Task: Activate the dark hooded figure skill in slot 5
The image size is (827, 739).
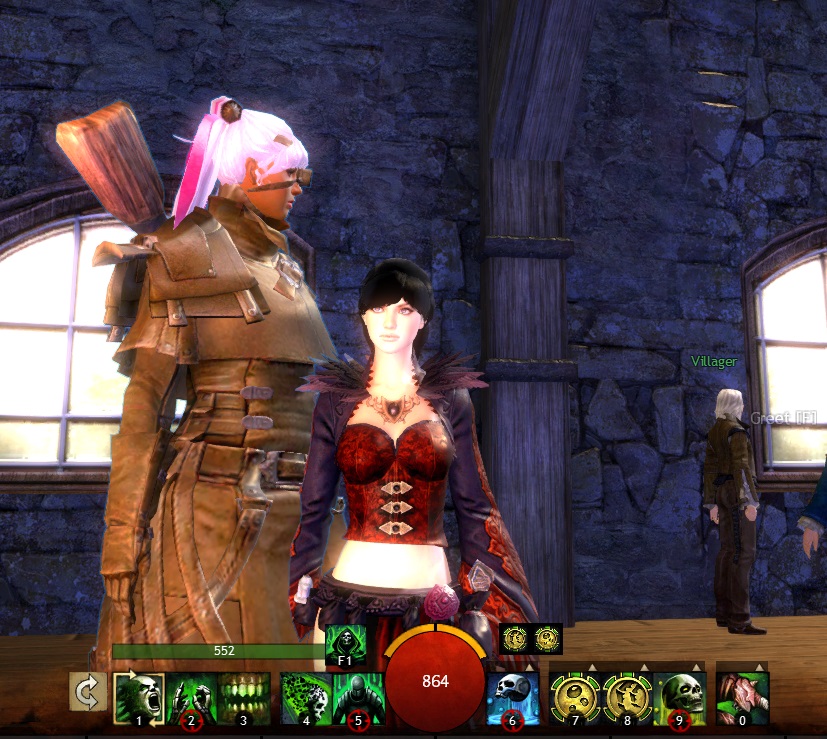Action: point(356,695)
